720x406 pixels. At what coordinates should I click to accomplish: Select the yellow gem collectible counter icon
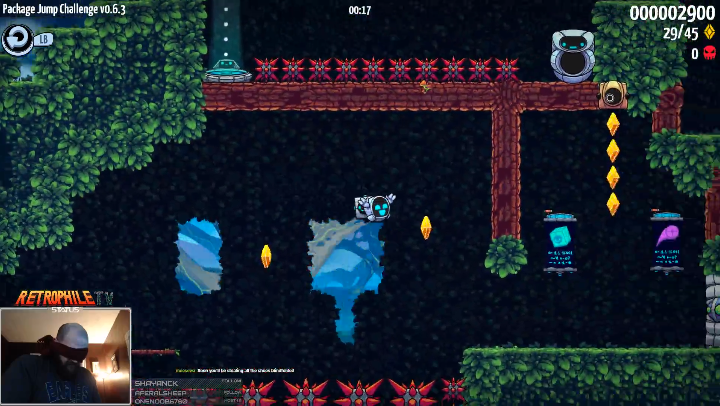tap(710, 33)
